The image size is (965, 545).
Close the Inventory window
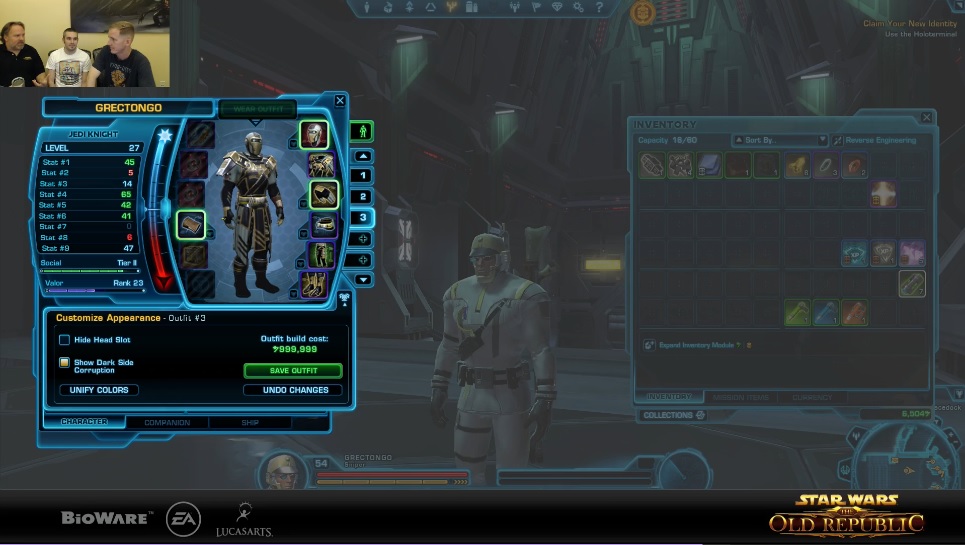[x=926, y=118]
